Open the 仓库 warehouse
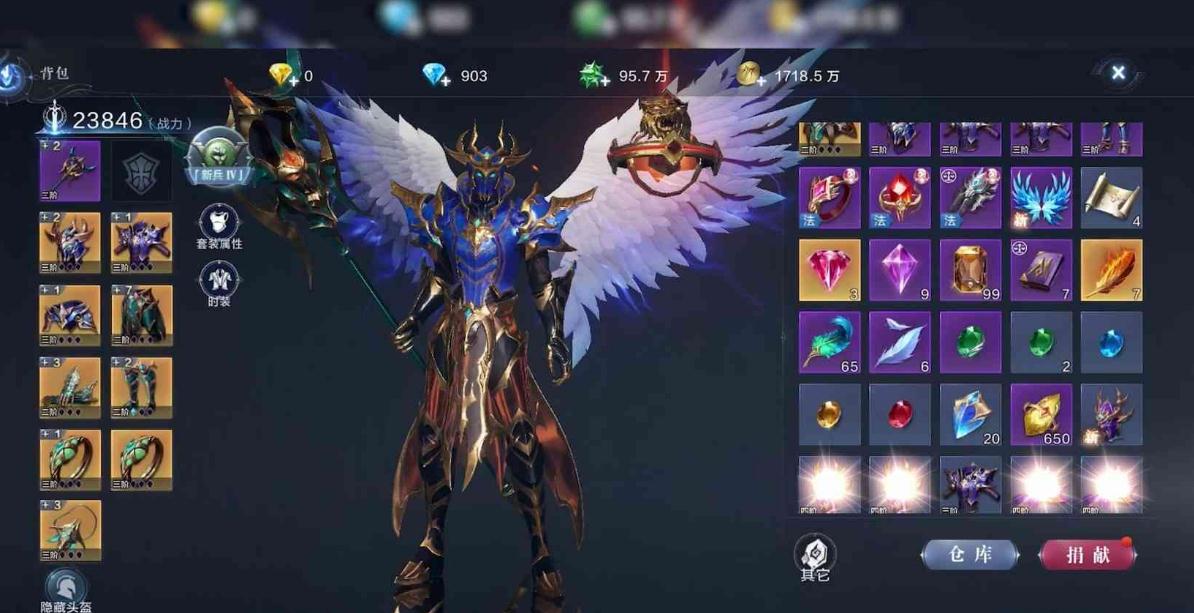This screenshot has width=1194, height=613. [x=969, y=554]
